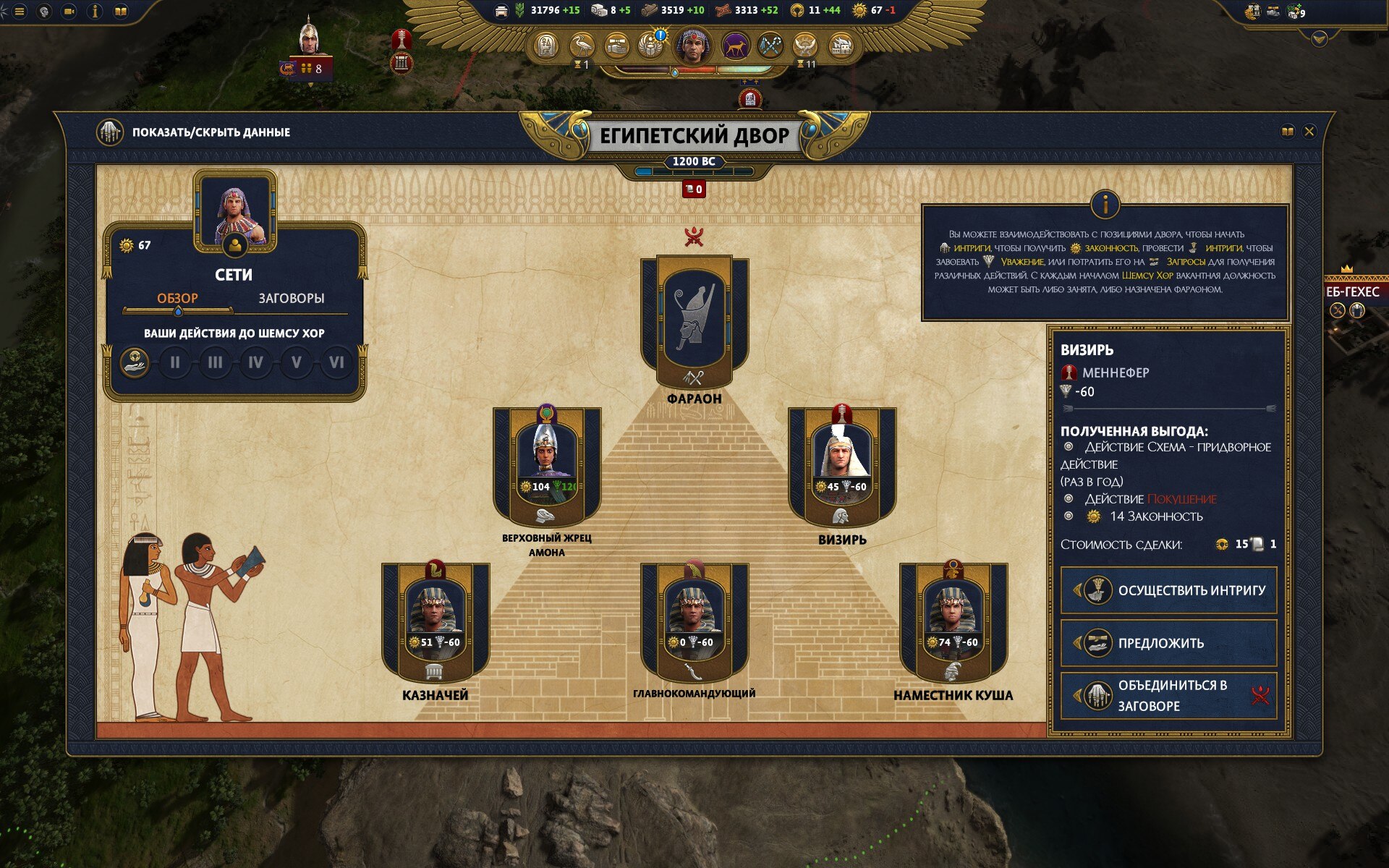Select Объединиться в заговоре button
Image resolution: width=1389 pixels, height=868 pixels.
click(1168, 695)
